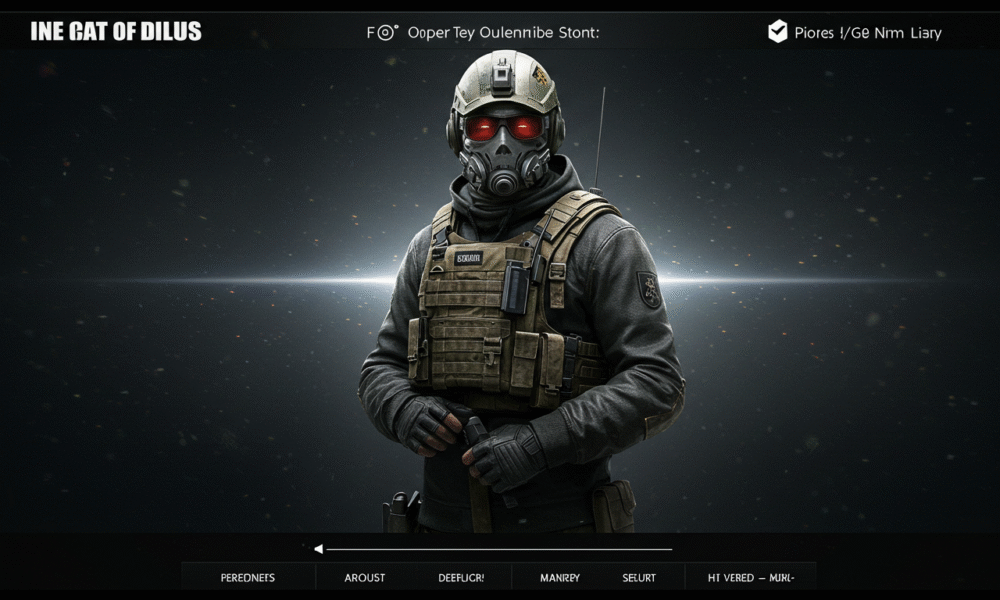Choose the MANRRY tab
Viewport: 1000px width, 600px height.
[560, 577]
